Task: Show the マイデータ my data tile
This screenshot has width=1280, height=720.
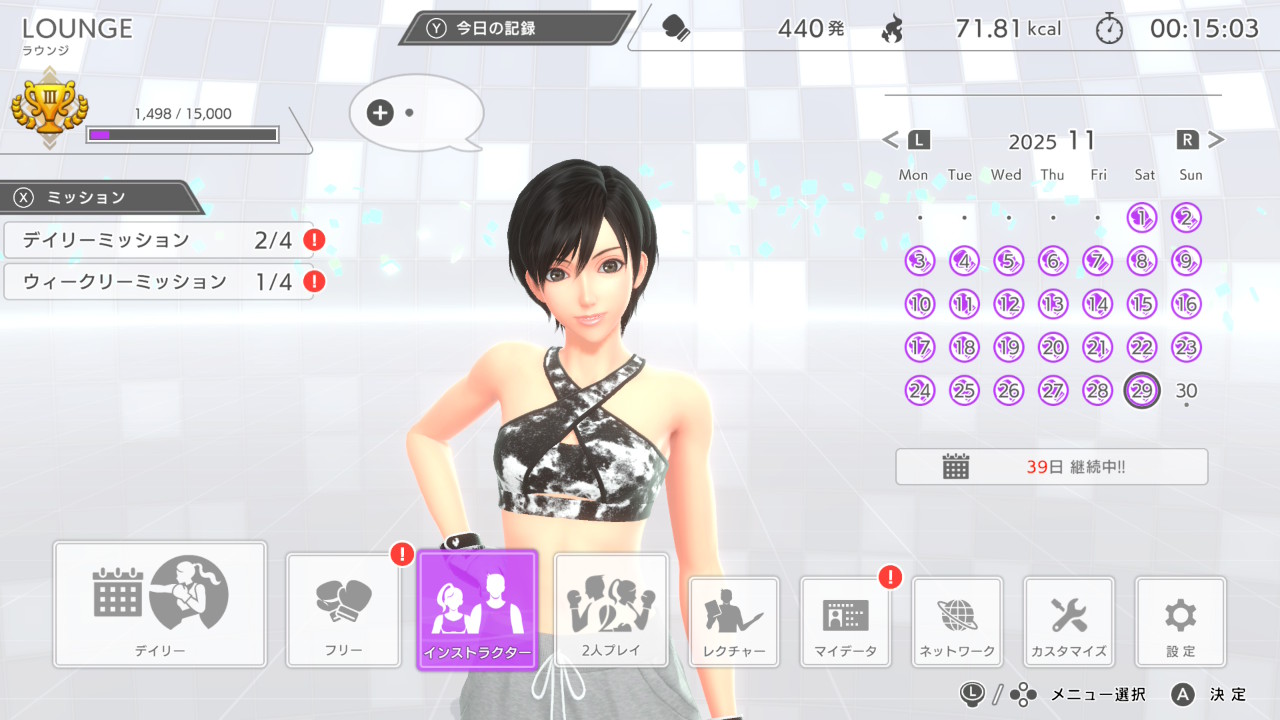Action: [846, 621]
